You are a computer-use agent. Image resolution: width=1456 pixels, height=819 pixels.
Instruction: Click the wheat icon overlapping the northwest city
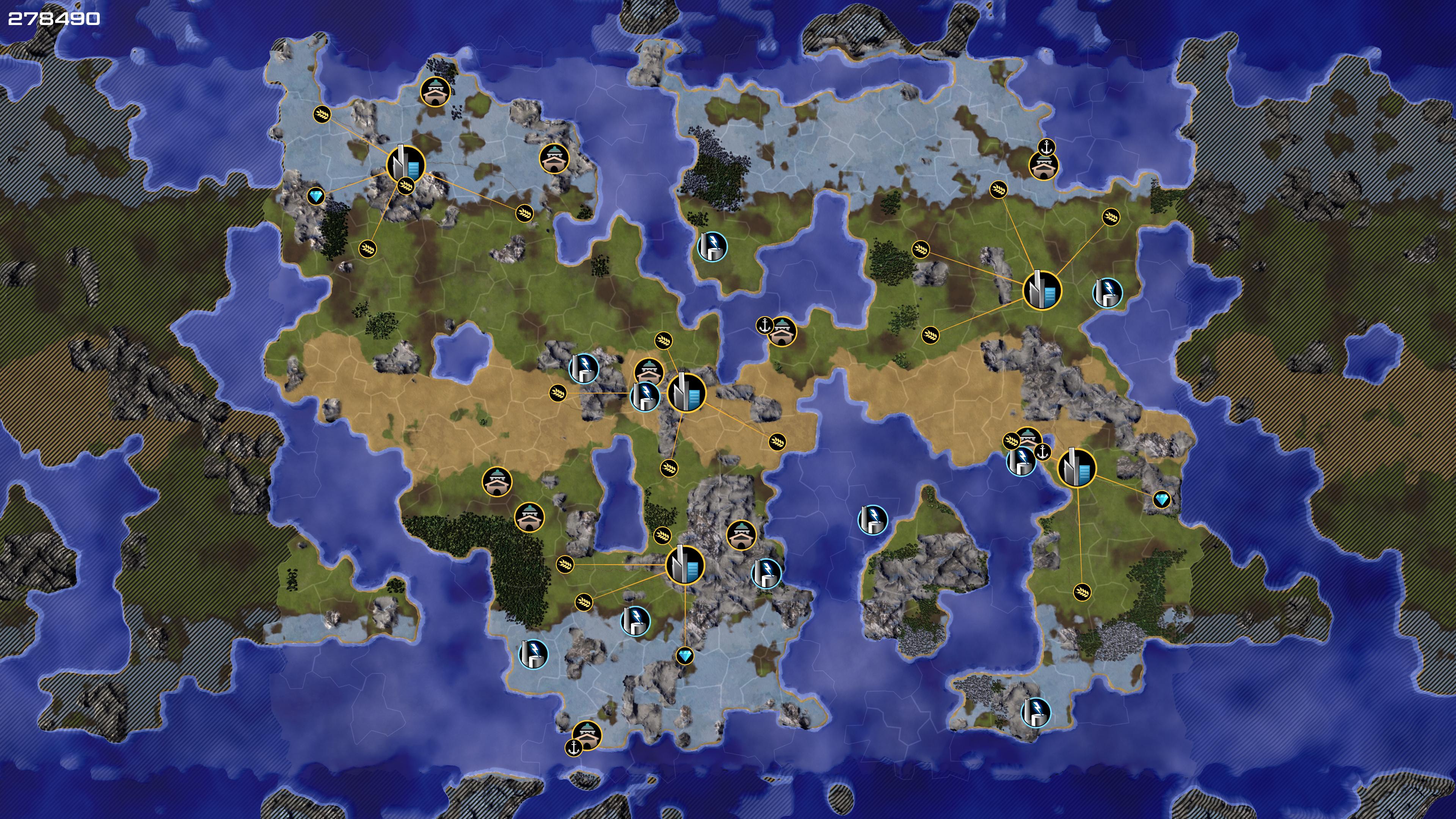[x=406, y=185]
